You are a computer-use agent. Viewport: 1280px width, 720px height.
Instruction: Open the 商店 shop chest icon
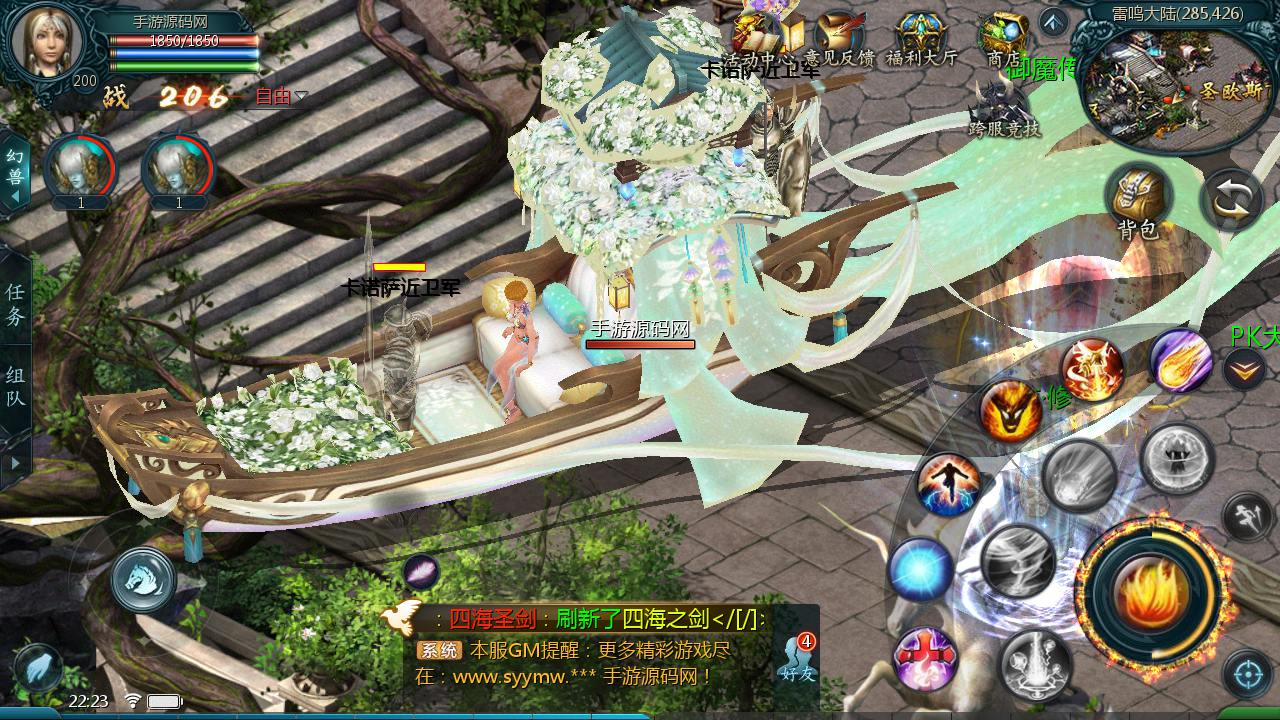tap(1003, 40)
